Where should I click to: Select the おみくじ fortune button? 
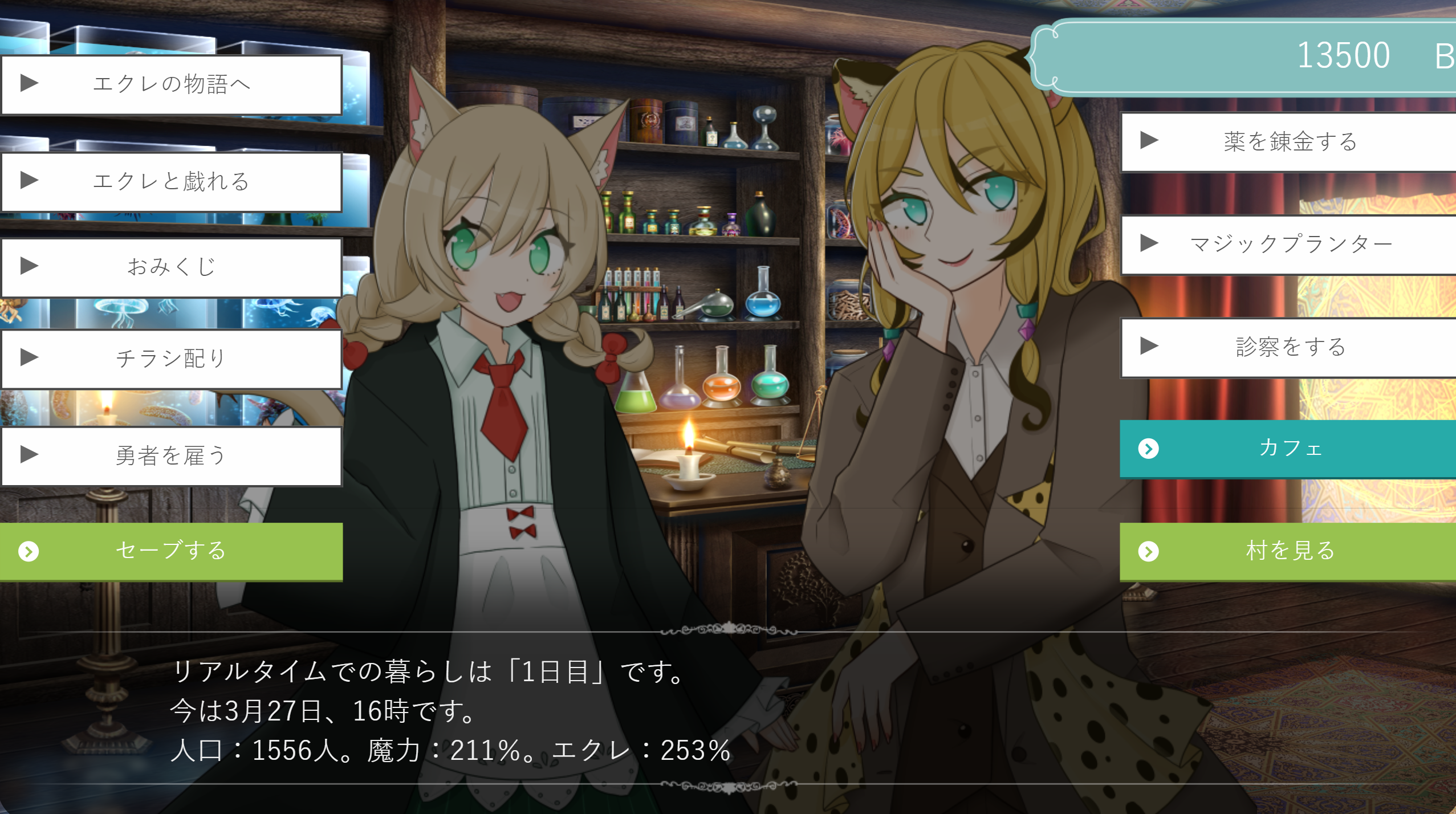[x=171, y=267]
